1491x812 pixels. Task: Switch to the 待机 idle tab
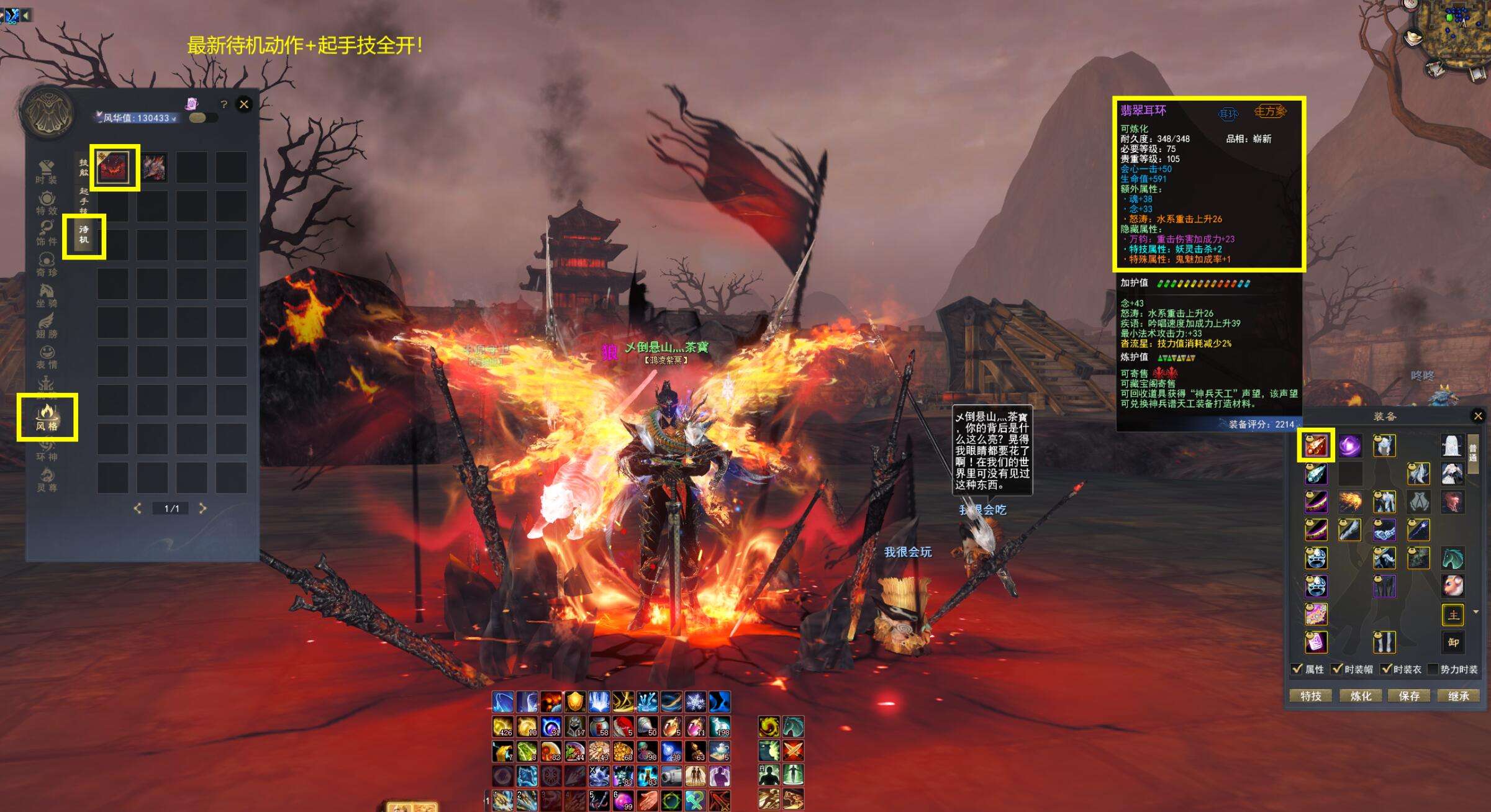[84, 235]
